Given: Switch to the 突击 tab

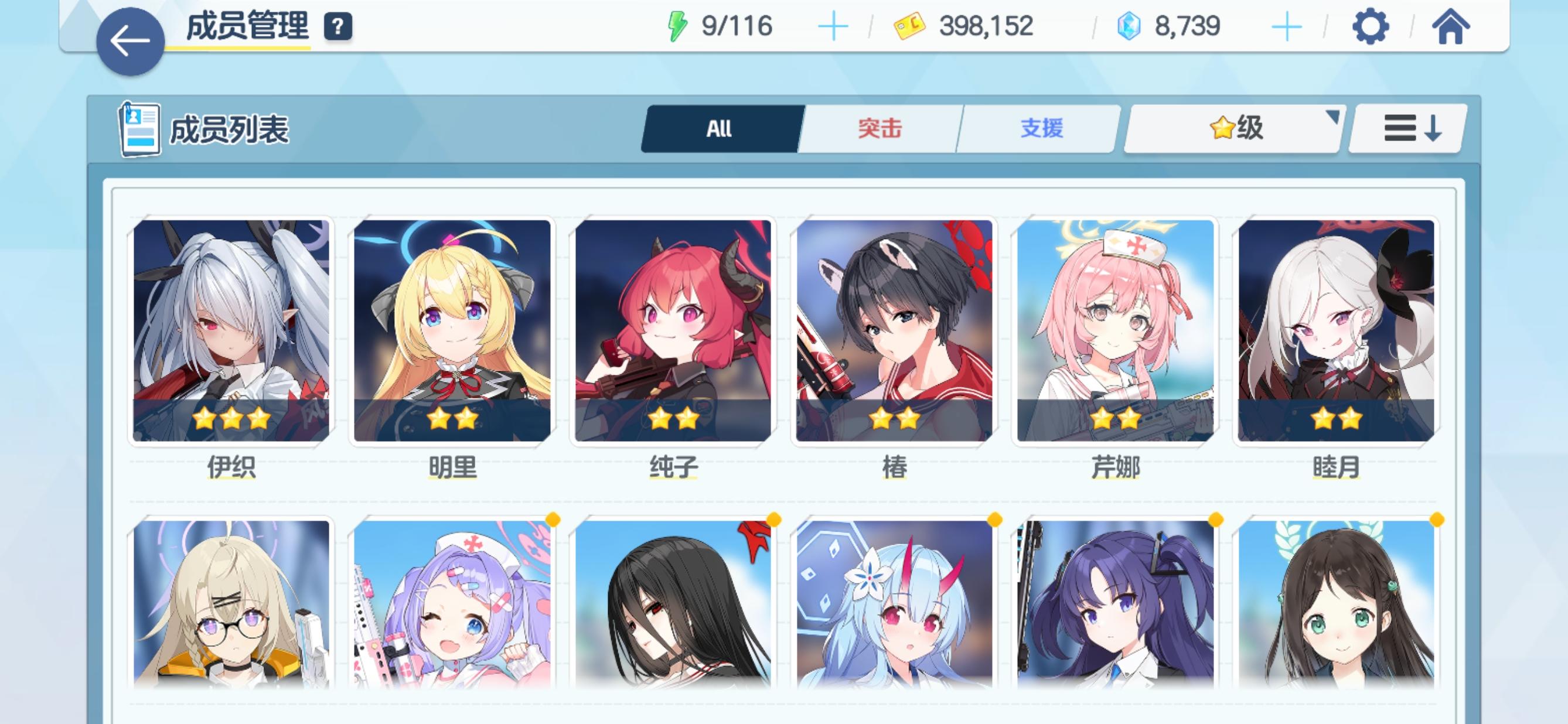Looking at the screenshot, I should click(880, 128).
